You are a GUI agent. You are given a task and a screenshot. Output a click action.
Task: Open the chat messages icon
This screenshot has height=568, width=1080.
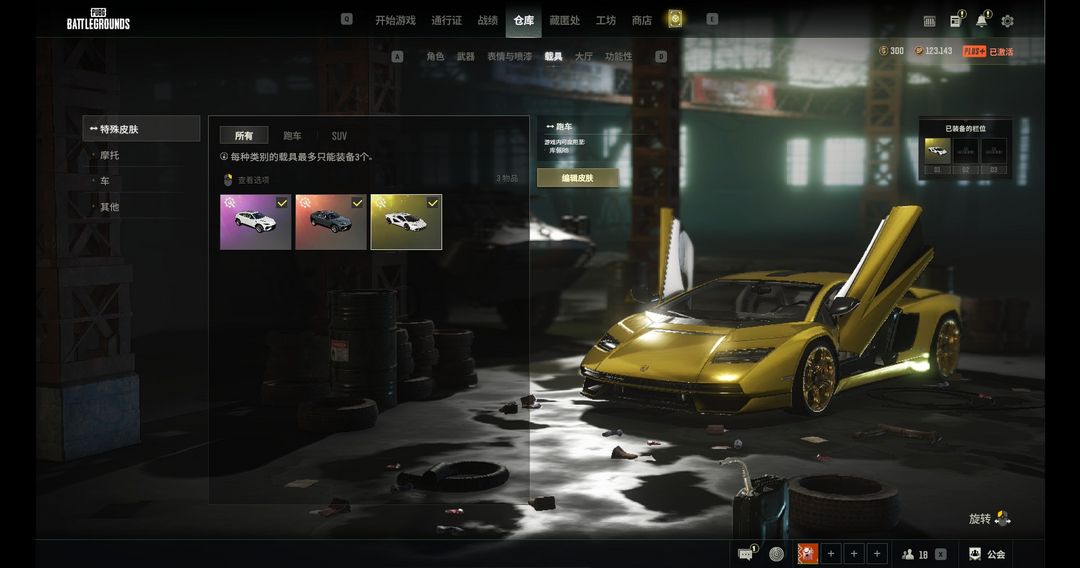pyautogui.click(x=745, y=554)
